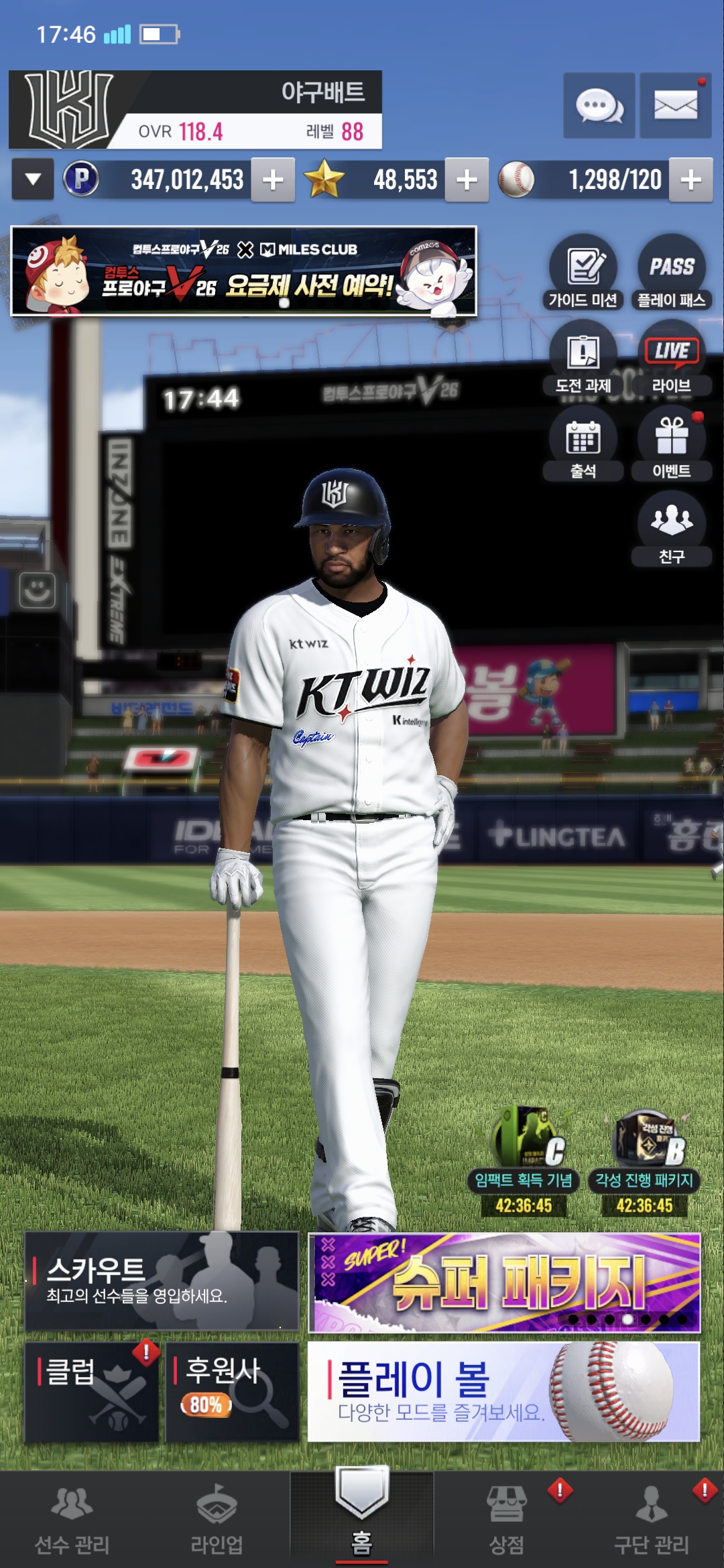Image resolution: width=724 pixels, height=1568 pixels.
Task: Add more star currency with plus button
Action: (x=467, y=180)
